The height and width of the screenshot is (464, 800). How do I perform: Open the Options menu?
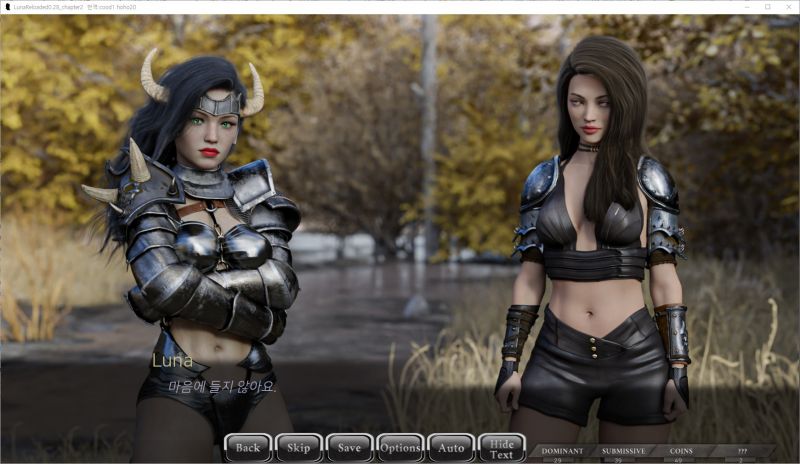(400, 448)
